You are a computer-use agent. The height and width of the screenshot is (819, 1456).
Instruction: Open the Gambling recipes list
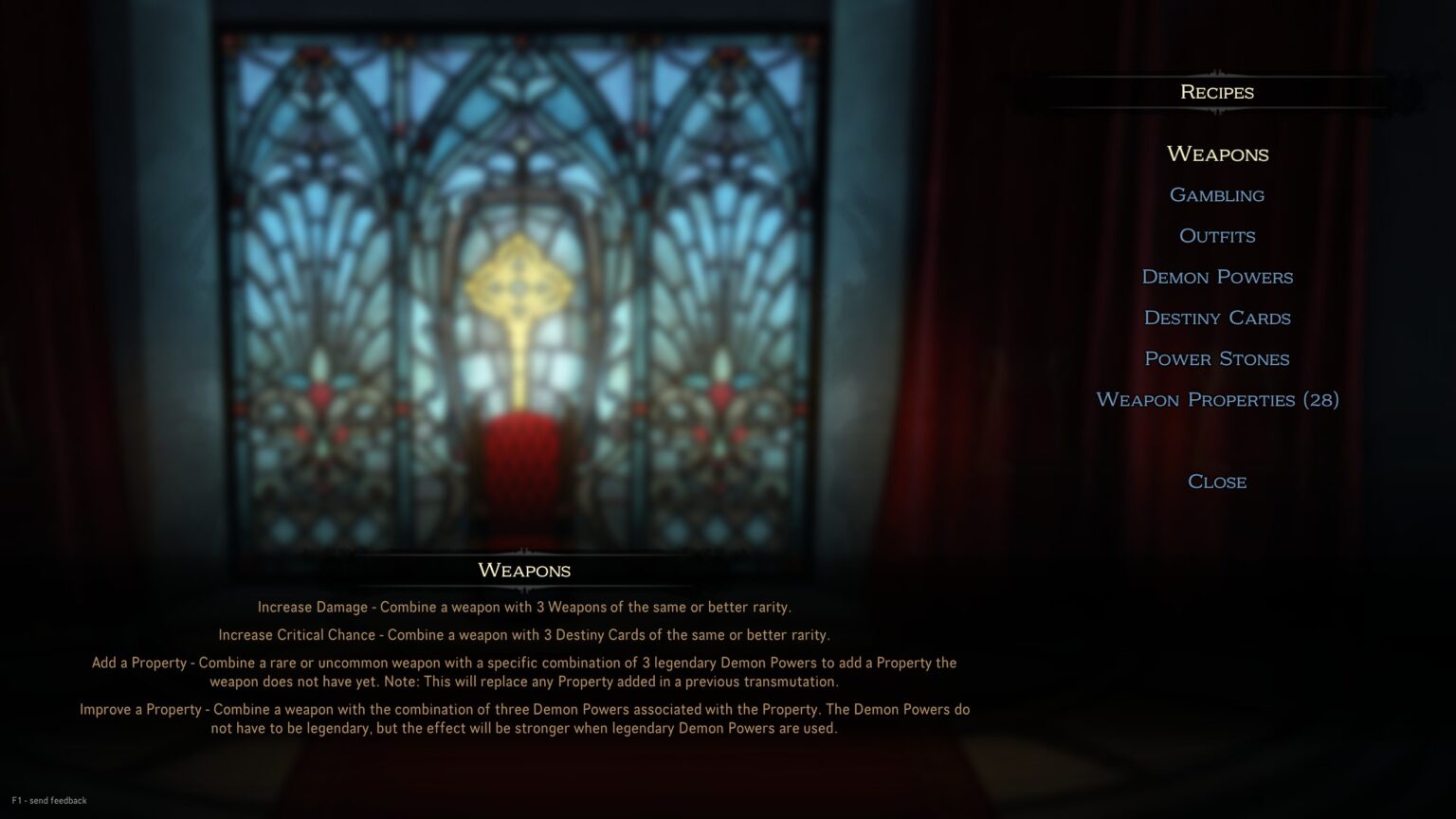1217,195
